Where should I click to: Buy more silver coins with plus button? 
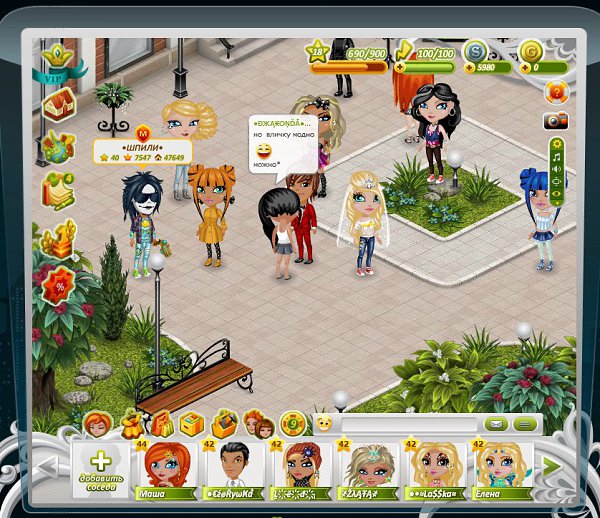coord(470,67)
